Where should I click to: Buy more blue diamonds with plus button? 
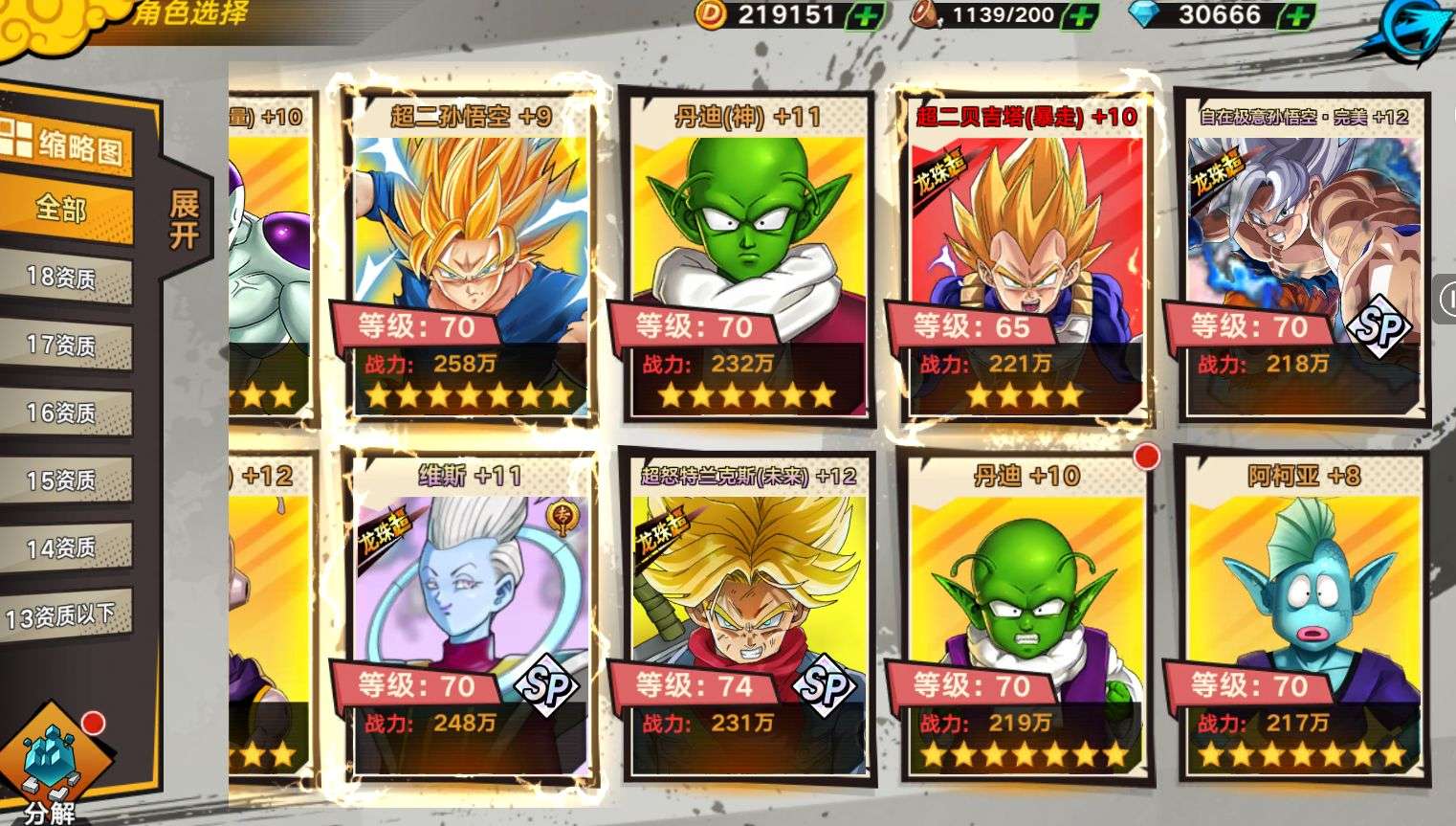coord(1297,15)
